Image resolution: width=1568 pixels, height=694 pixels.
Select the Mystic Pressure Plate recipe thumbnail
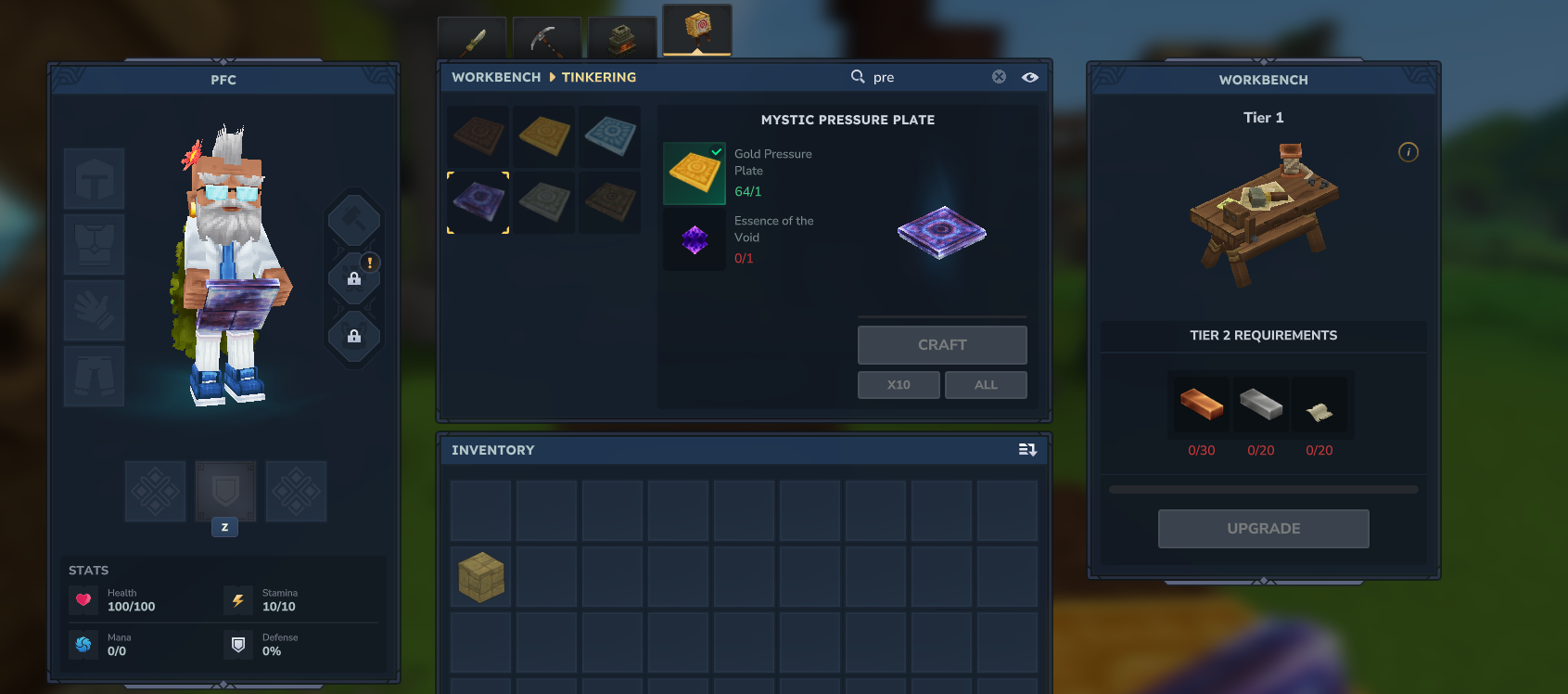[x=477, y=202]
